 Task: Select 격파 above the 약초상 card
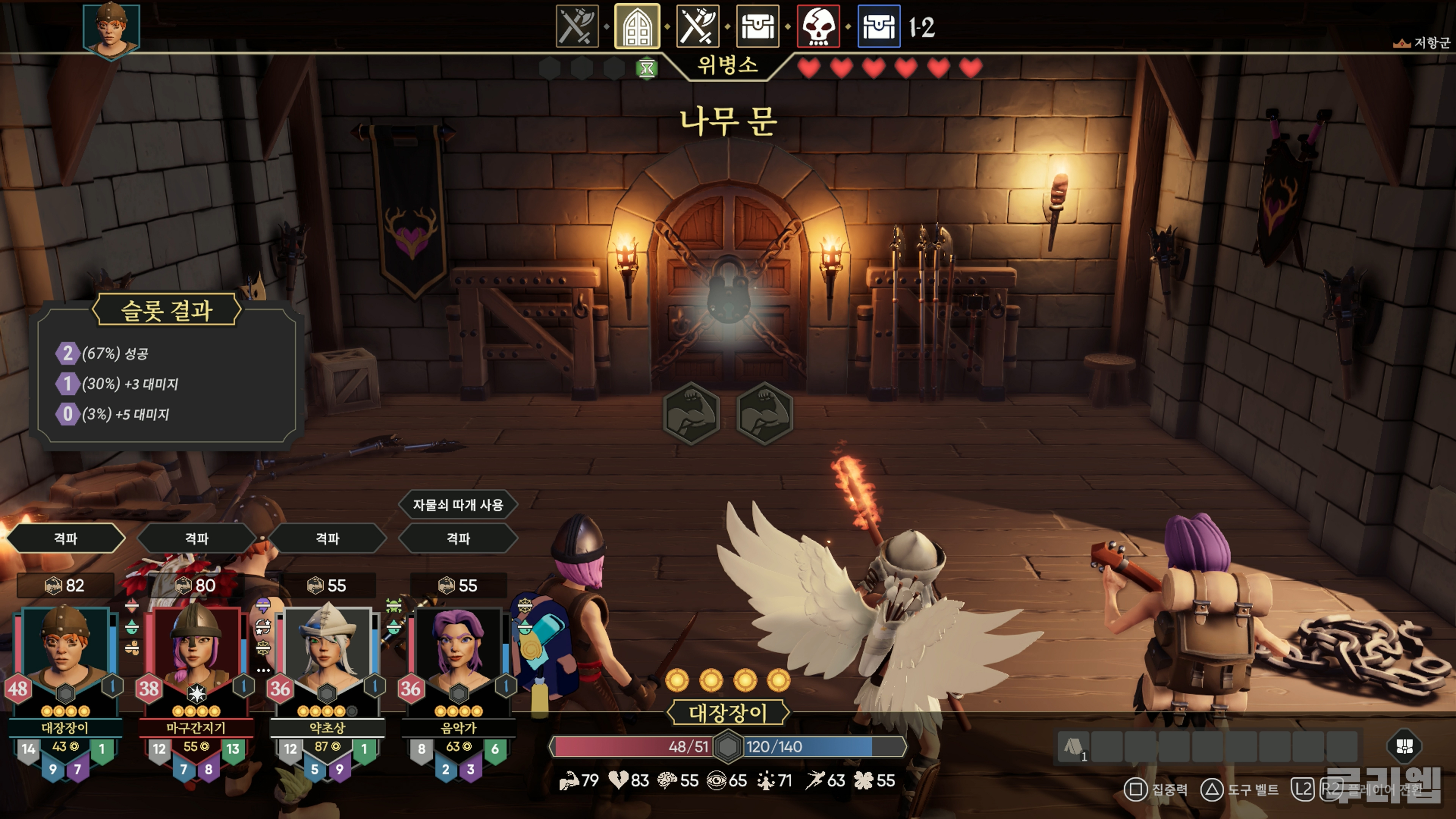[328, 538]
